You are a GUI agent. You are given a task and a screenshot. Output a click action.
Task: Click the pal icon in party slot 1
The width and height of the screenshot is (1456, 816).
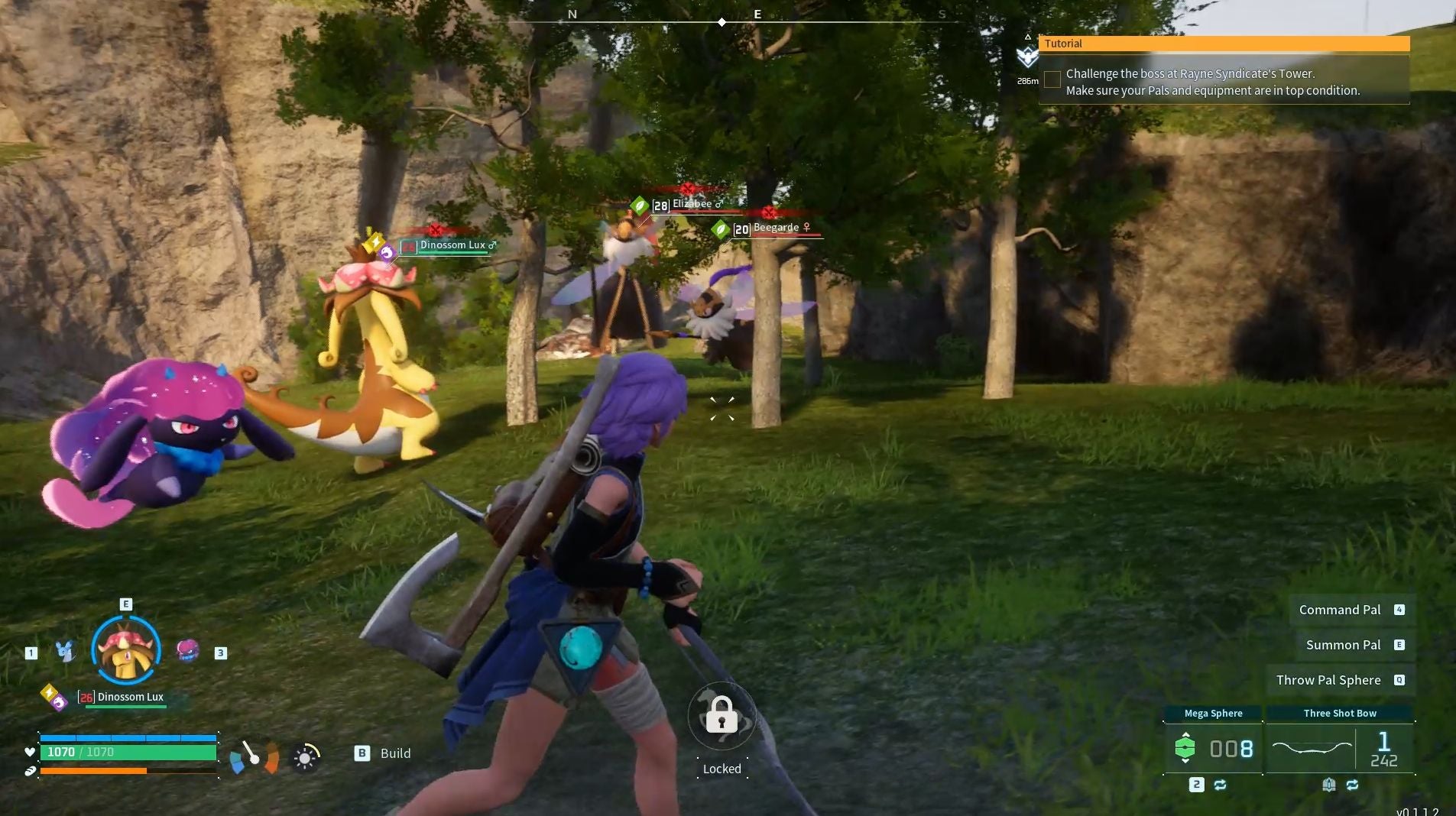tap(65, 650)
